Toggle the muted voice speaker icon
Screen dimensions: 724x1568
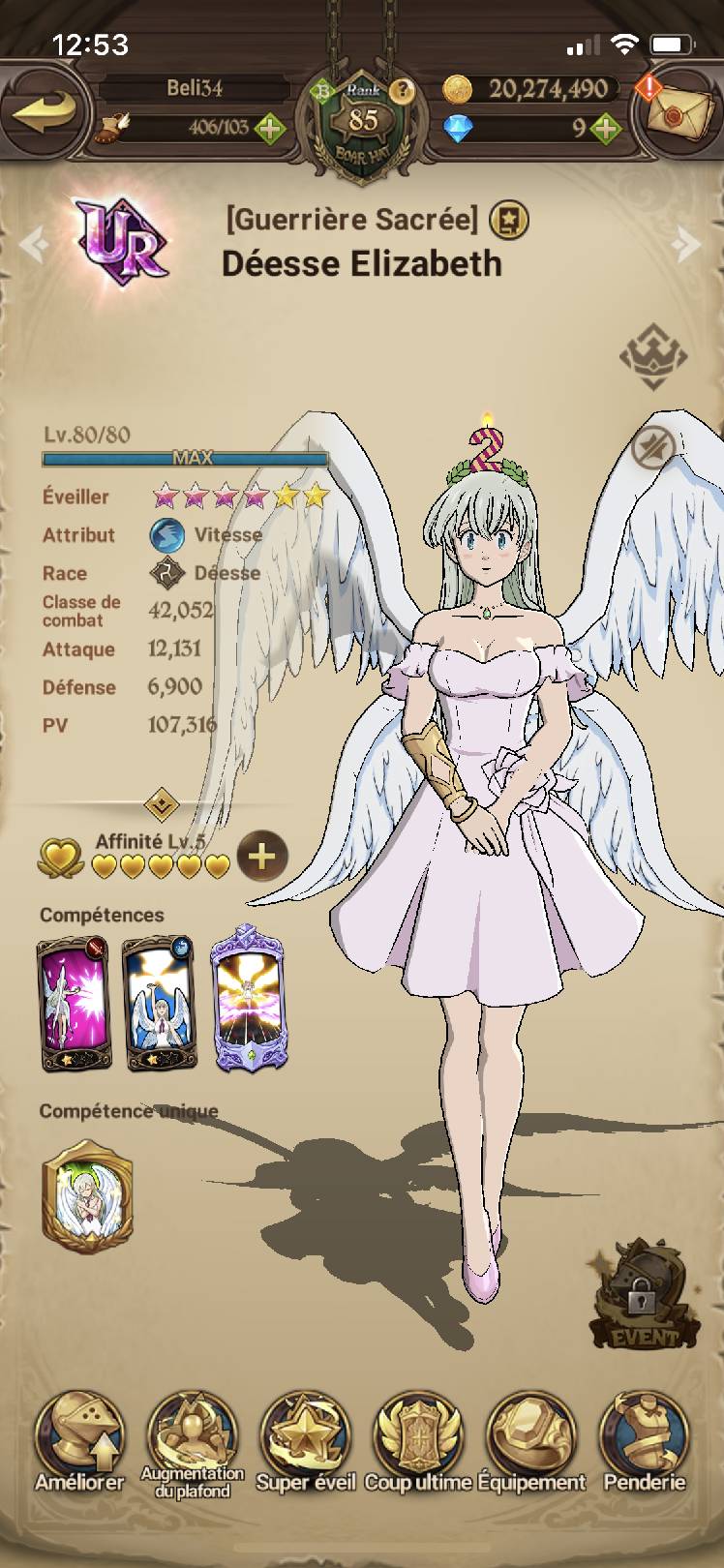[x=653, y=447]
